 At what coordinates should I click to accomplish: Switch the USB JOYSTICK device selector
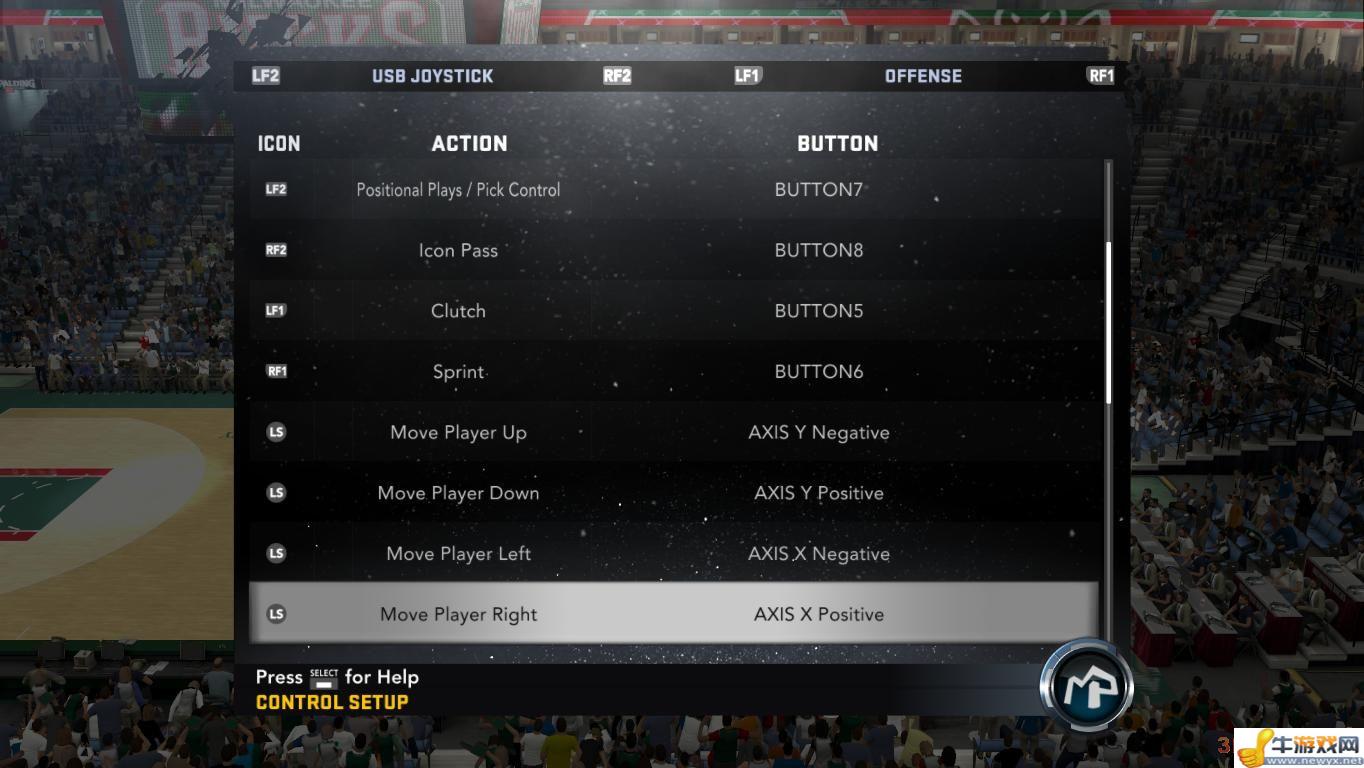coord(432,76)
